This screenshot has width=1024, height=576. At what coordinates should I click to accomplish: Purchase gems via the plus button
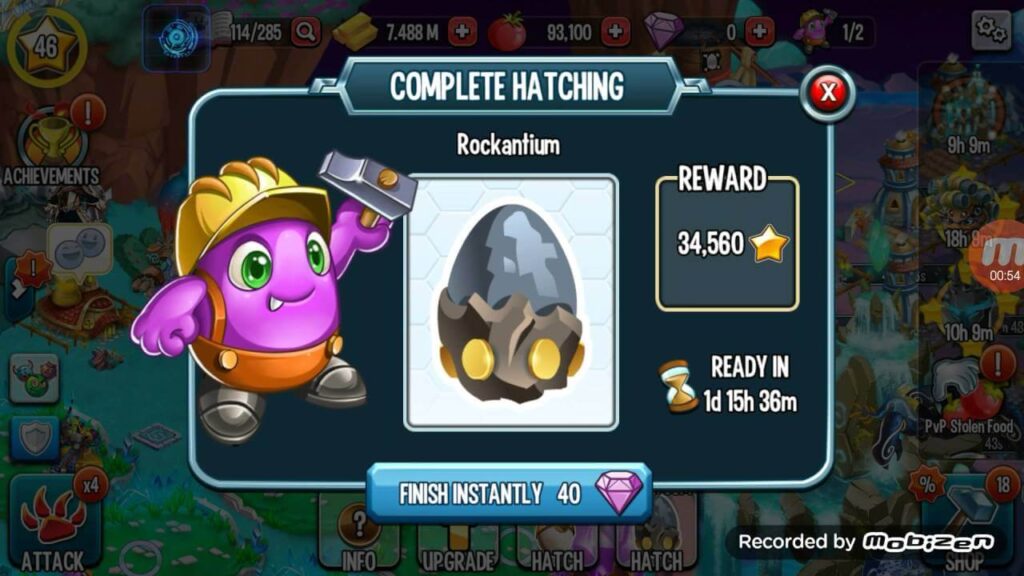[761, 32]
